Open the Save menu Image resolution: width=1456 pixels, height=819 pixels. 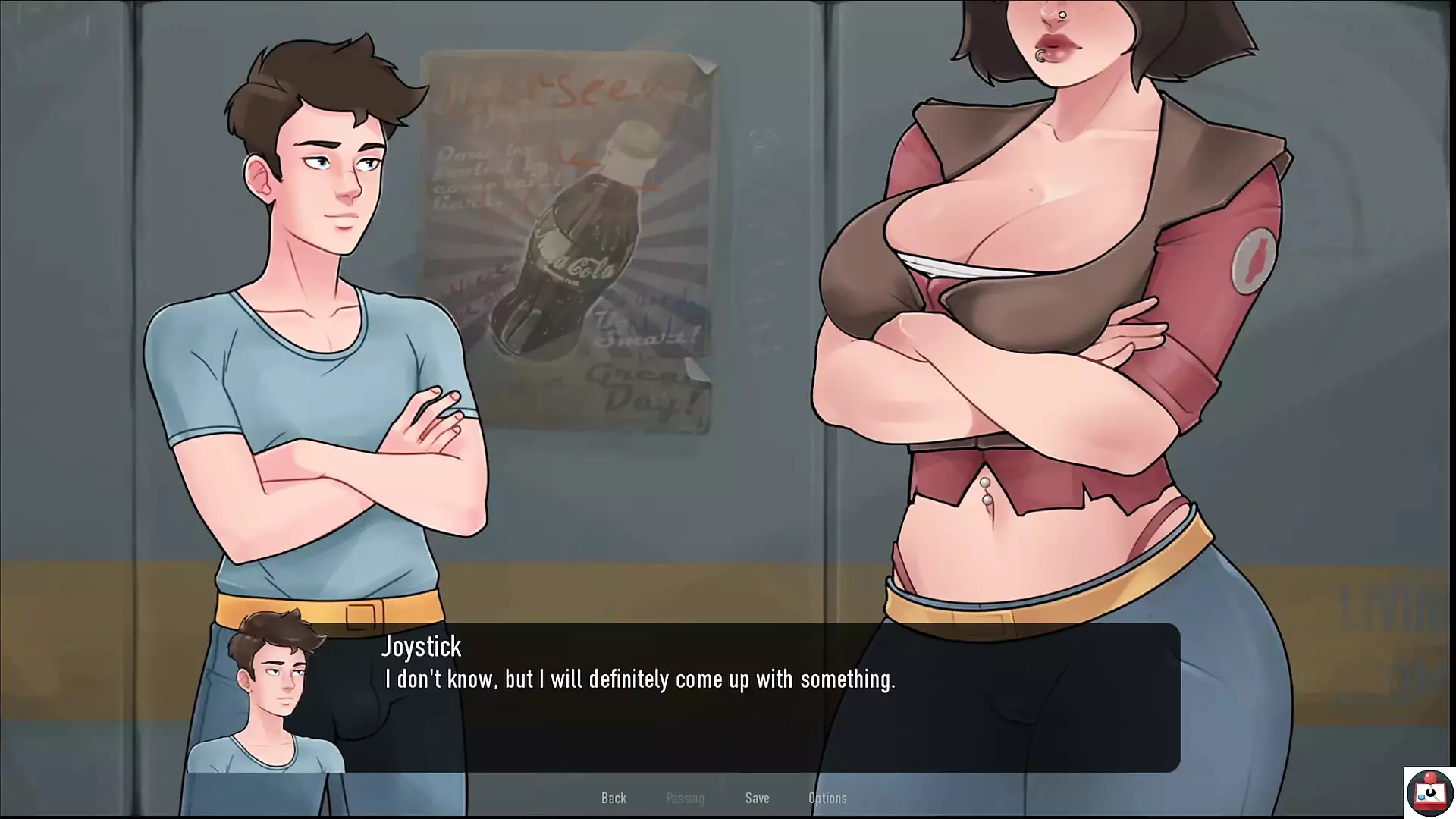click(757, 798)
